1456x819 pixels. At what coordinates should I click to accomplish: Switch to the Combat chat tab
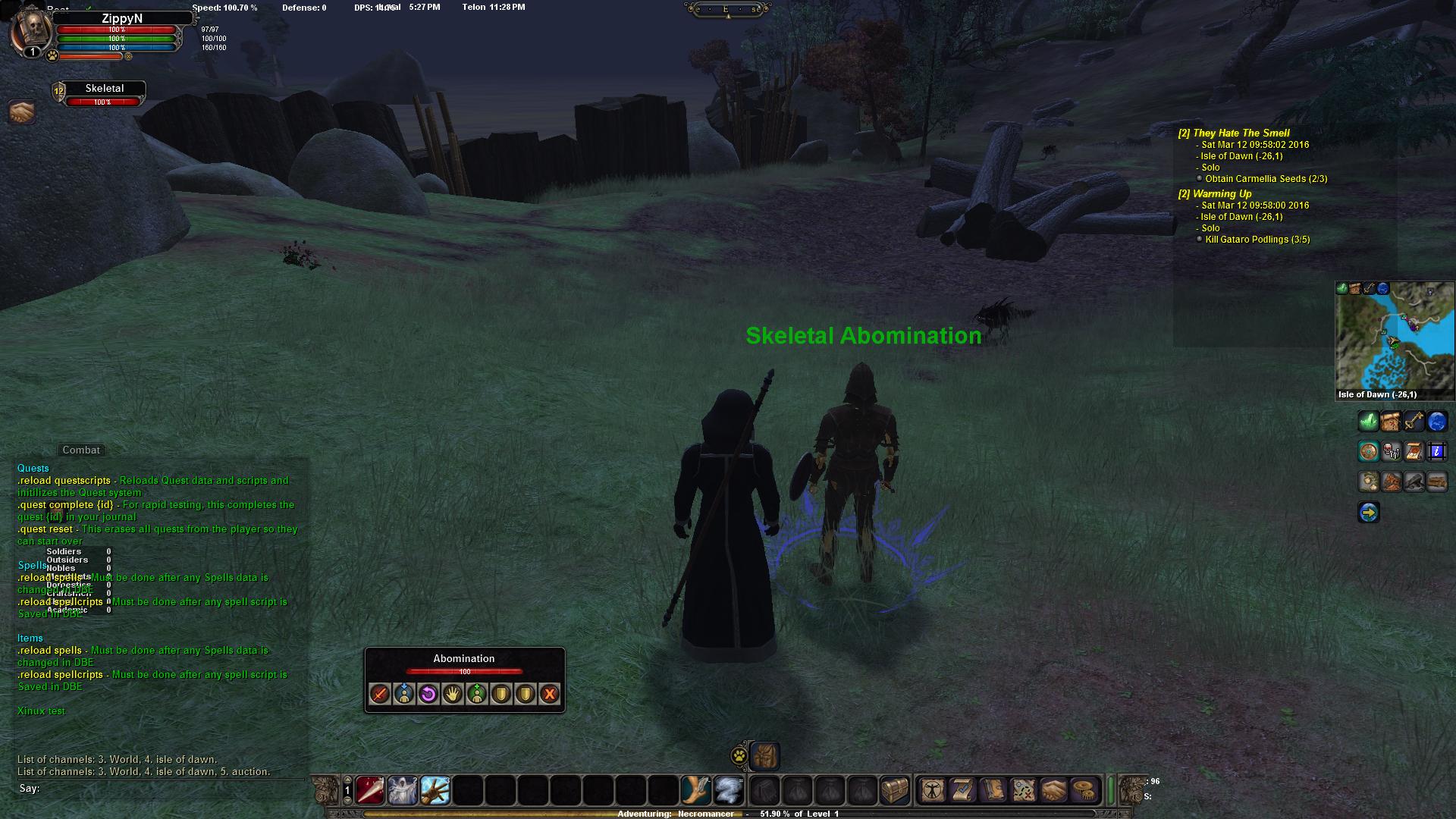coord(81,450)
